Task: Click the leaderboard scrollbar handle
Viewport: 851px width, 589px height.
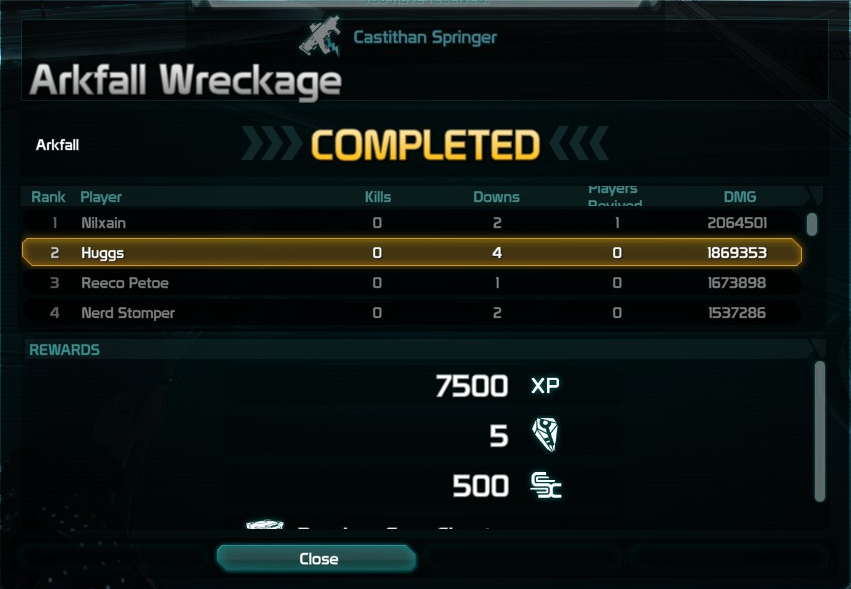Action: click(812, 224)
